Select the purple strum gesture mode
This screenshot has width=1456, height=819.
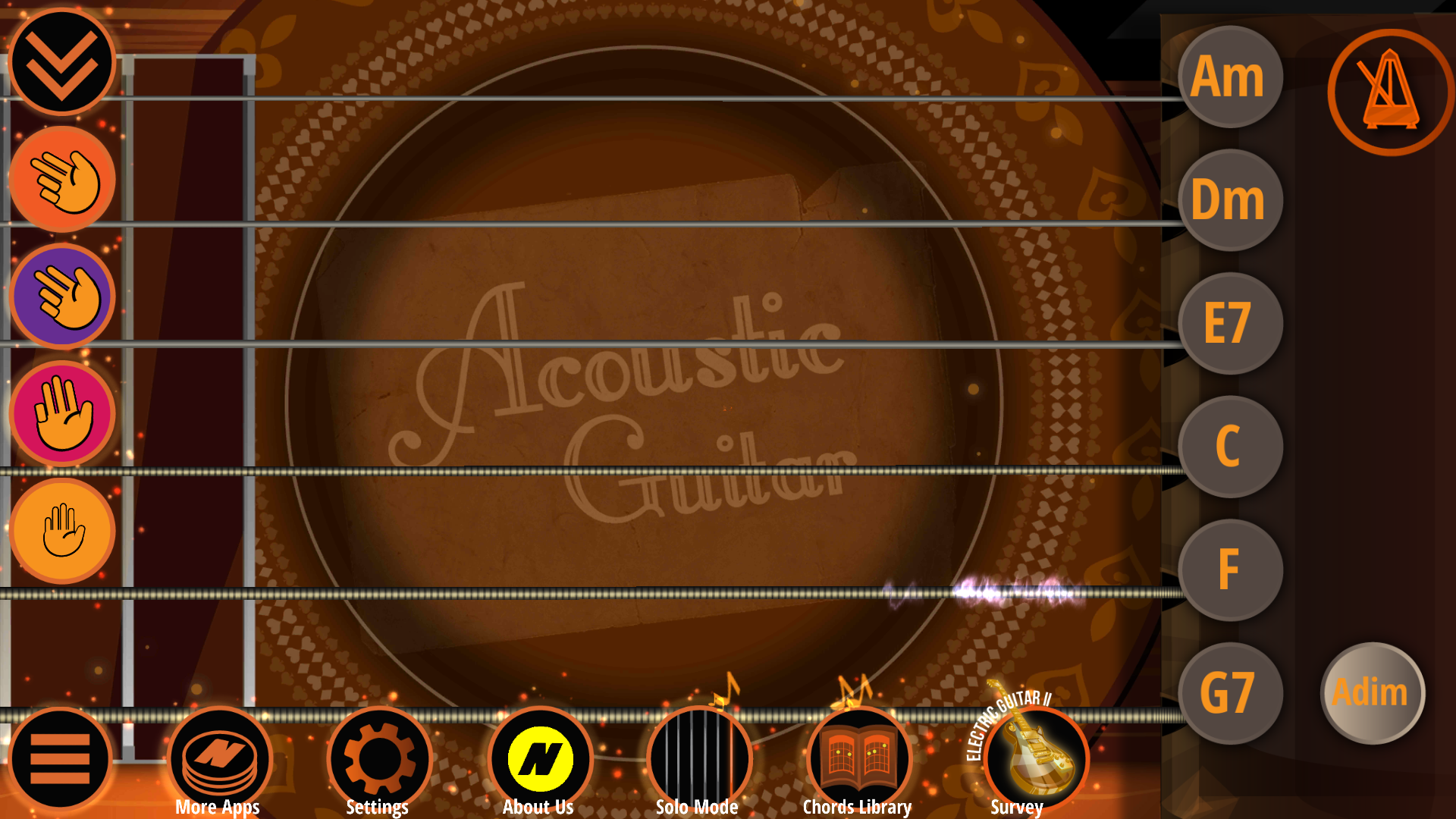coord(61,297)
